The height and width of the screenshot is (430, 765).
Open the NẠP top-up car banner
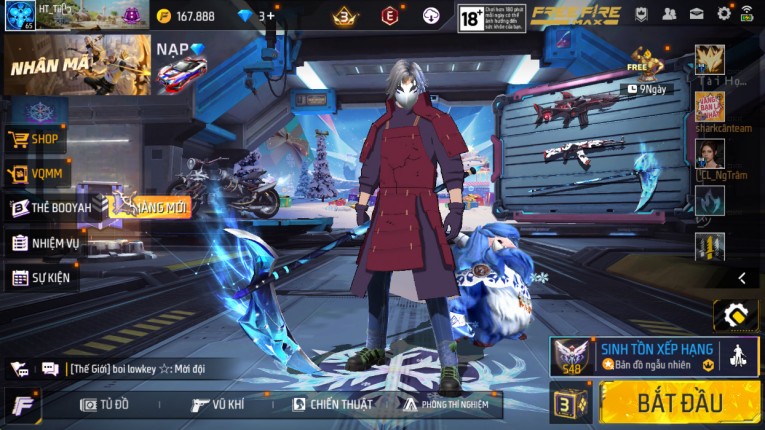(x=181, y=66)
